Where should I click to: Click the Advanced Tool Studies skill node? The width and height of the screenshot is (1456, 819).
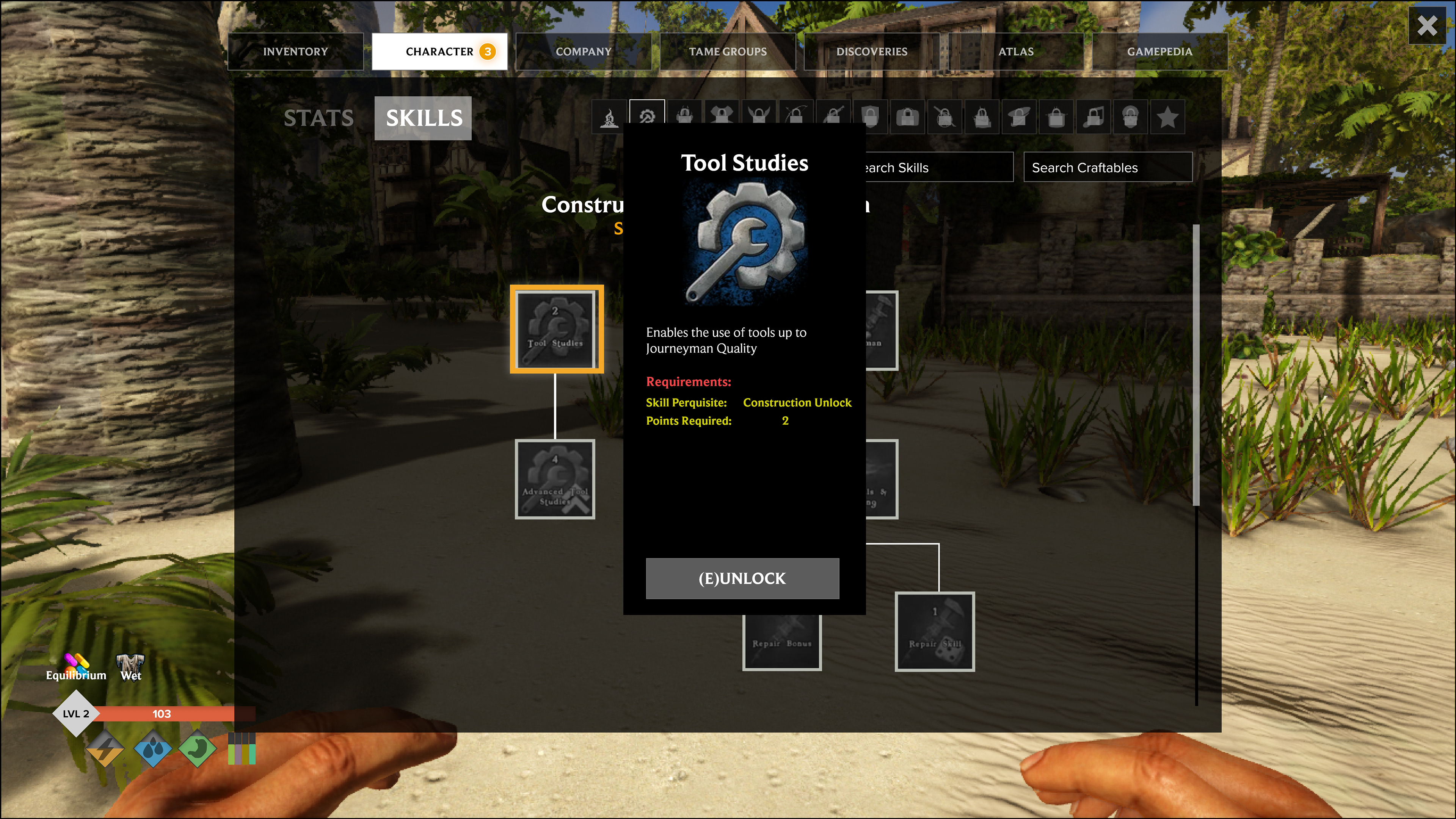555,479
